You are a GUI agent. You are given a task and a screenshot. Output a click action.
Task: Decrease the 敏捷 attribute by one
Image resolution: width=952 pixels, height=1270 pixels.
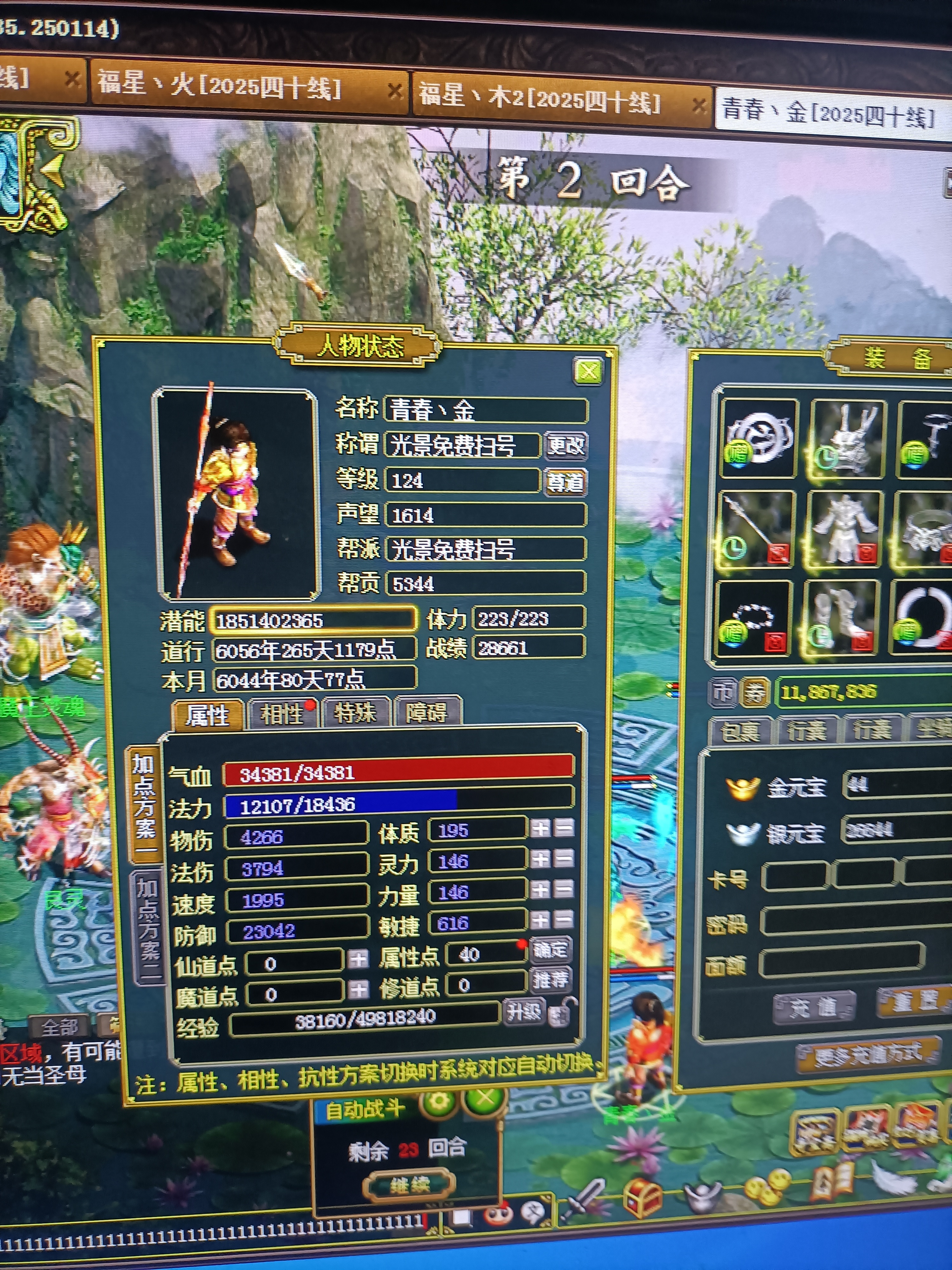point(565,920)
